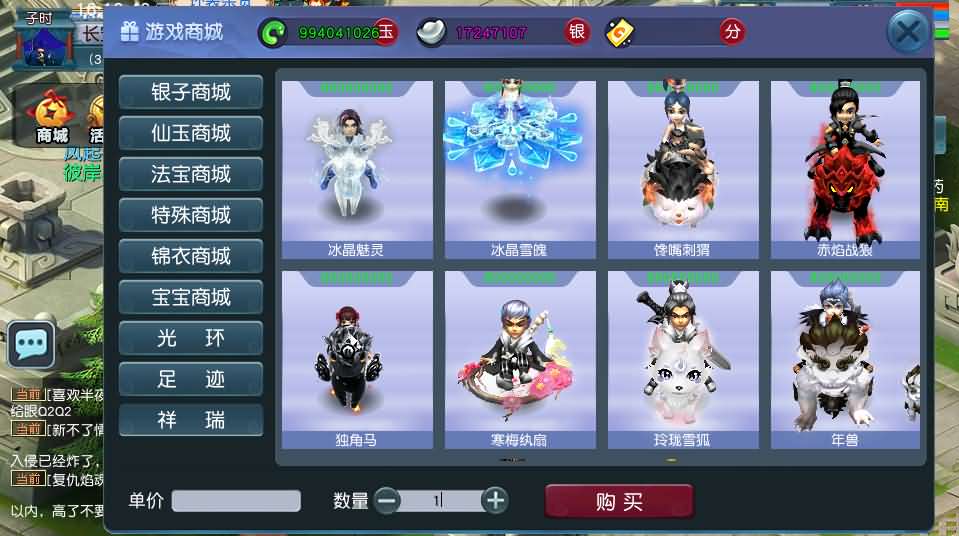The image size is (959, 536).
Task: Open the 仙玉商城 shop tab
Action: 191,133
